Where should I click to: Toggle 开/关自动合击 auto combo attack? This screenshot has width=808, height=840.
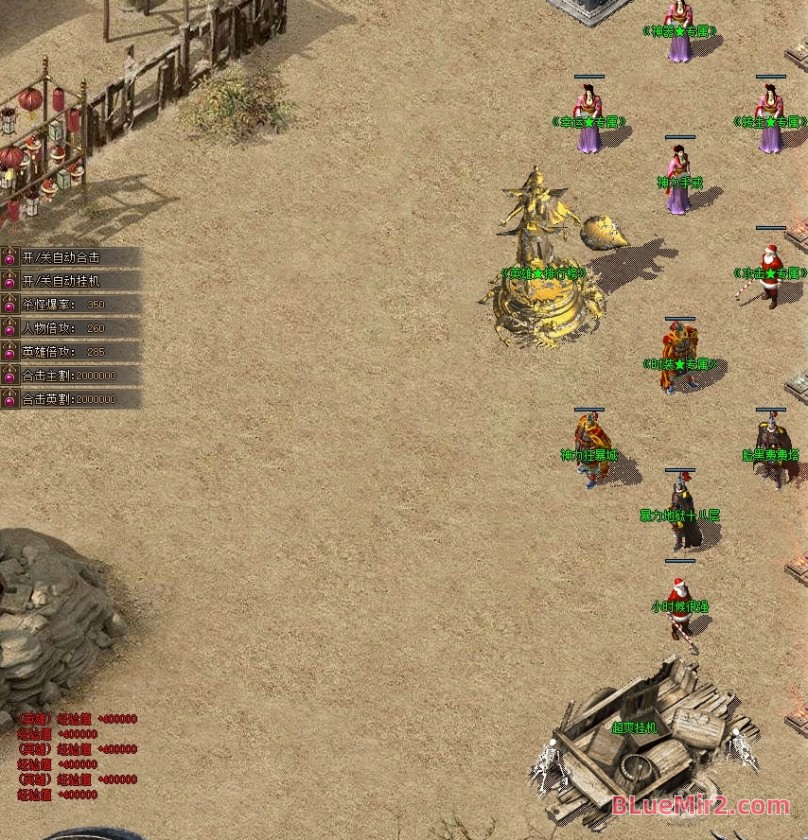[x=61, y=258]
